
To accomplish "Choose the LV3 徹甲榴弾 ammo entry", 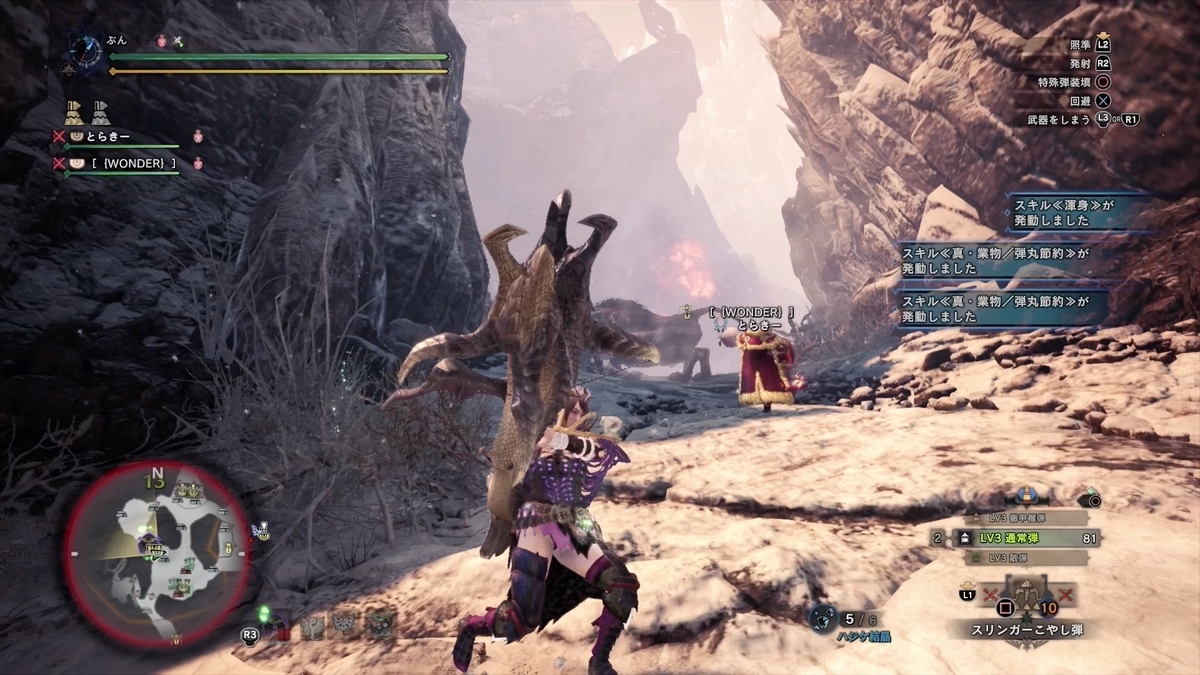I will pos(1015,518).
